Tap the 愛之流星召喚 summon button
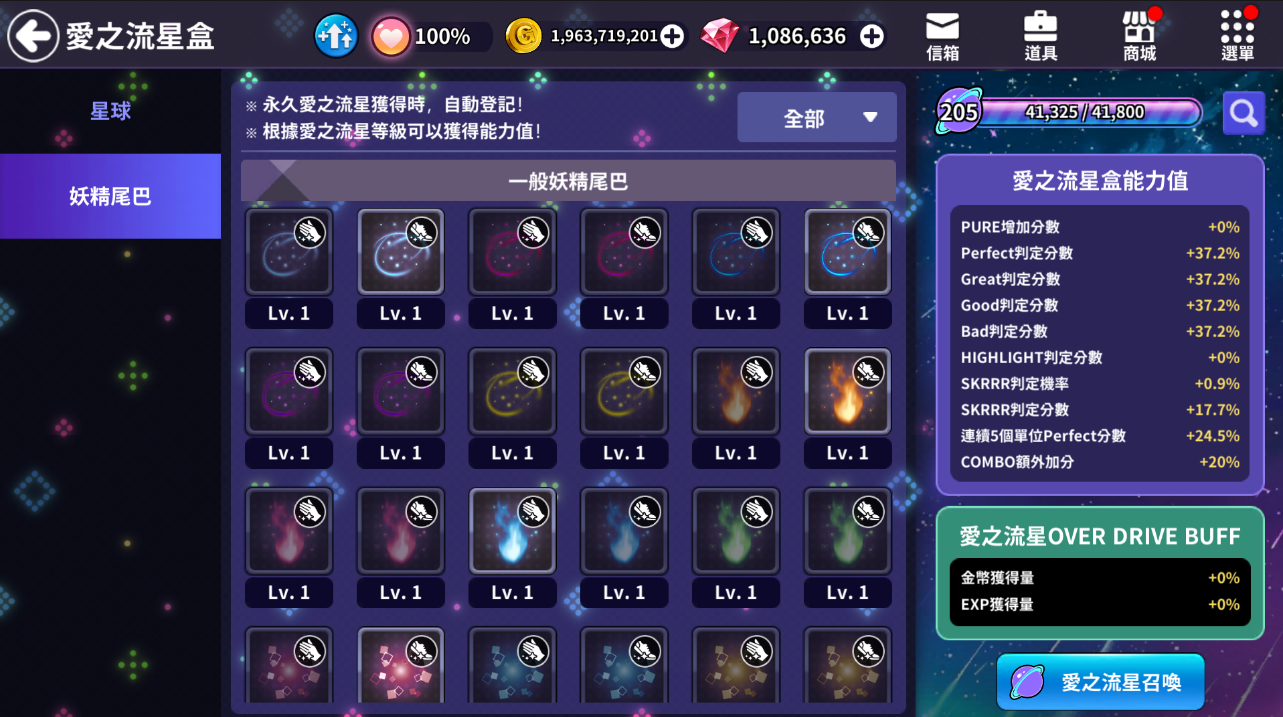This screenshot has height=717, width=1283. point(1100,682)
